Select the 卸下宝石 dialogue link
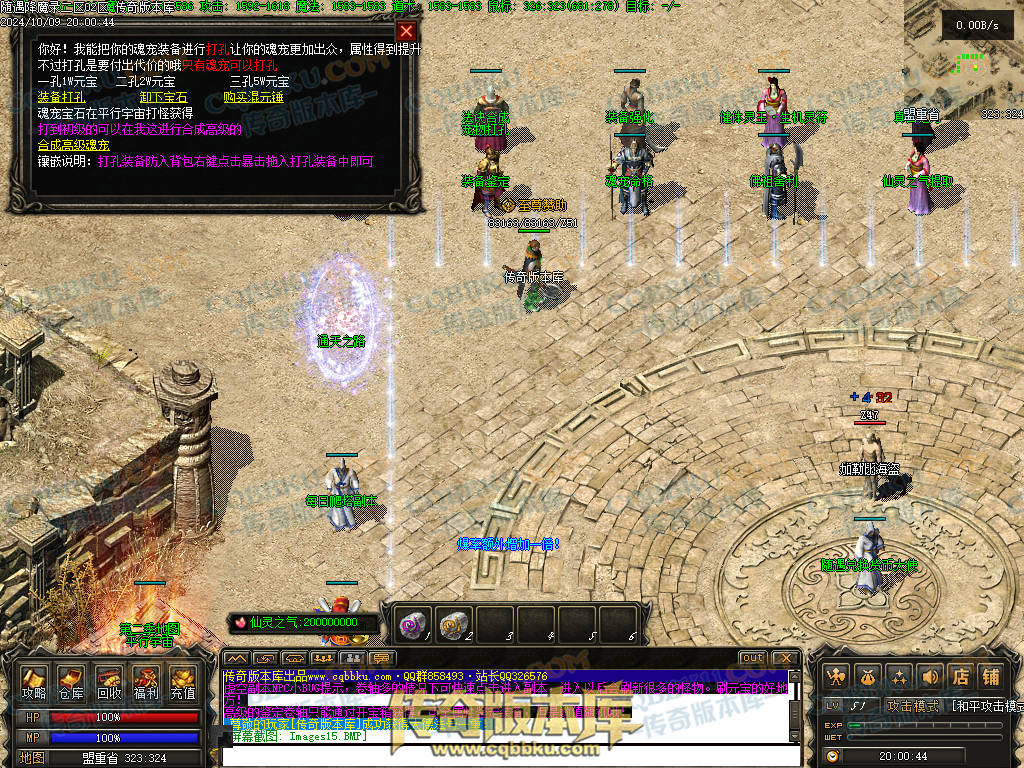 coord(164,98)
